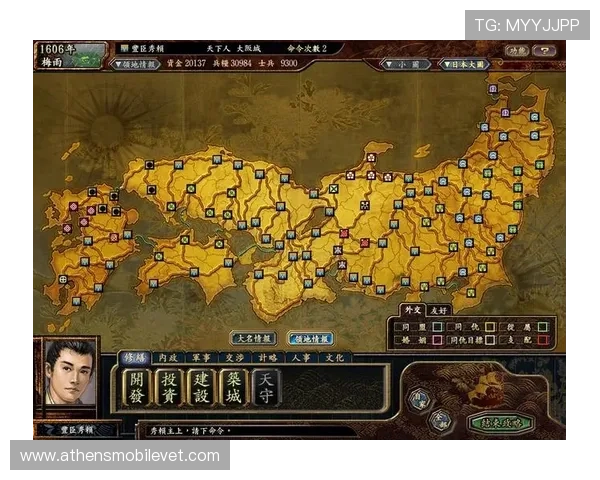Viewport: 600px width, 480px height.
Task: Click the 建設 (Construct) command button
Action: coord(201,387)
